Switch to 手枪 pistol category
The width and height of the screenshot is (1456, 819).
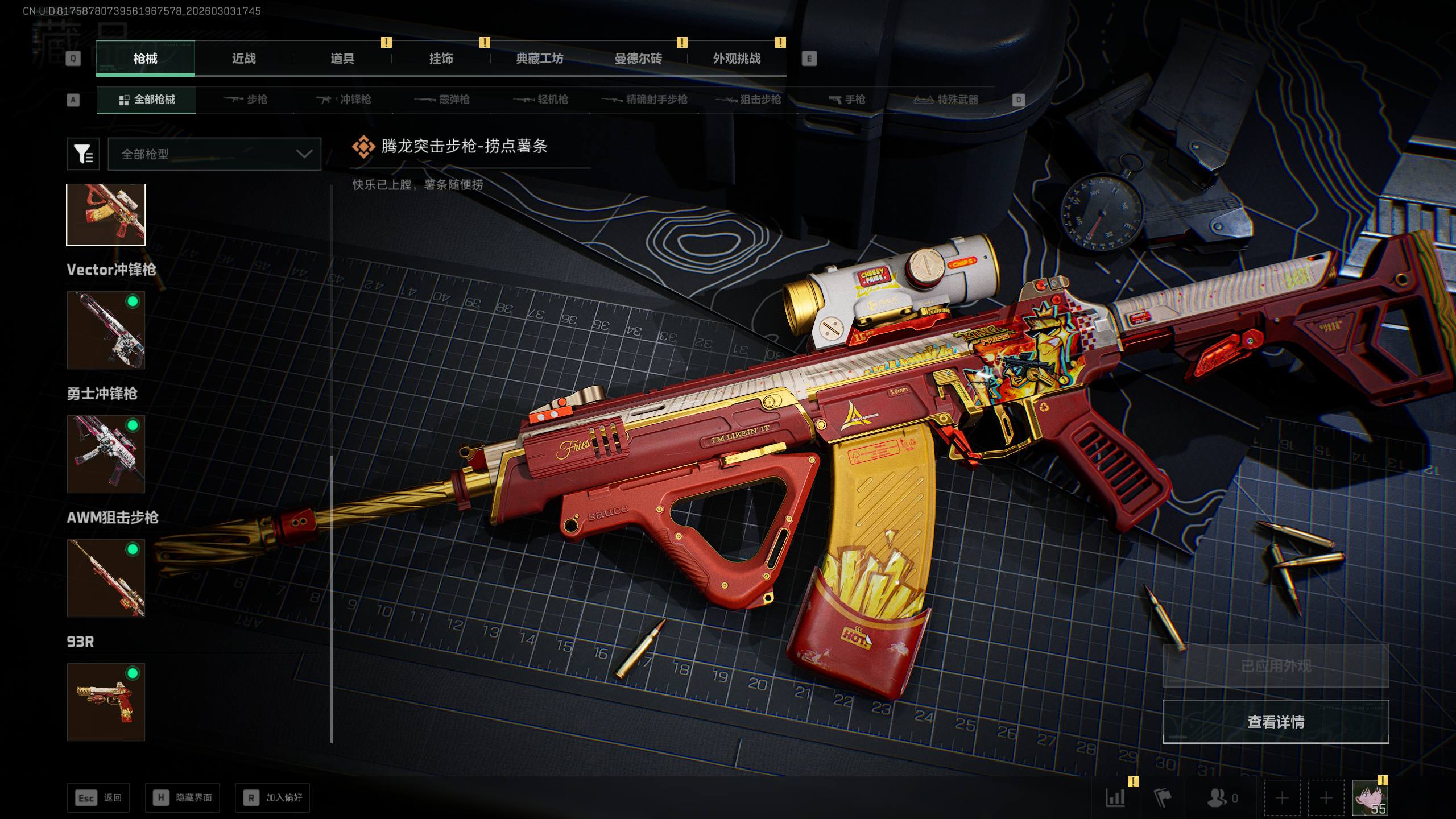pyautogui.click(x=847, y=100)
